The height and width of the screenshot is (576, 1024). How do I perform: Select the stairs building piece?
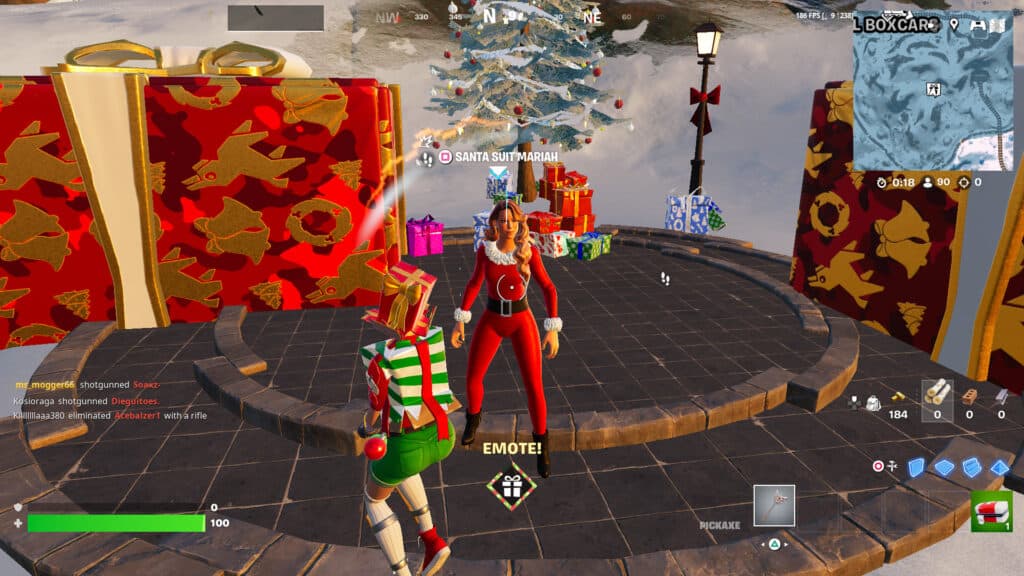(x=971, y=467)
